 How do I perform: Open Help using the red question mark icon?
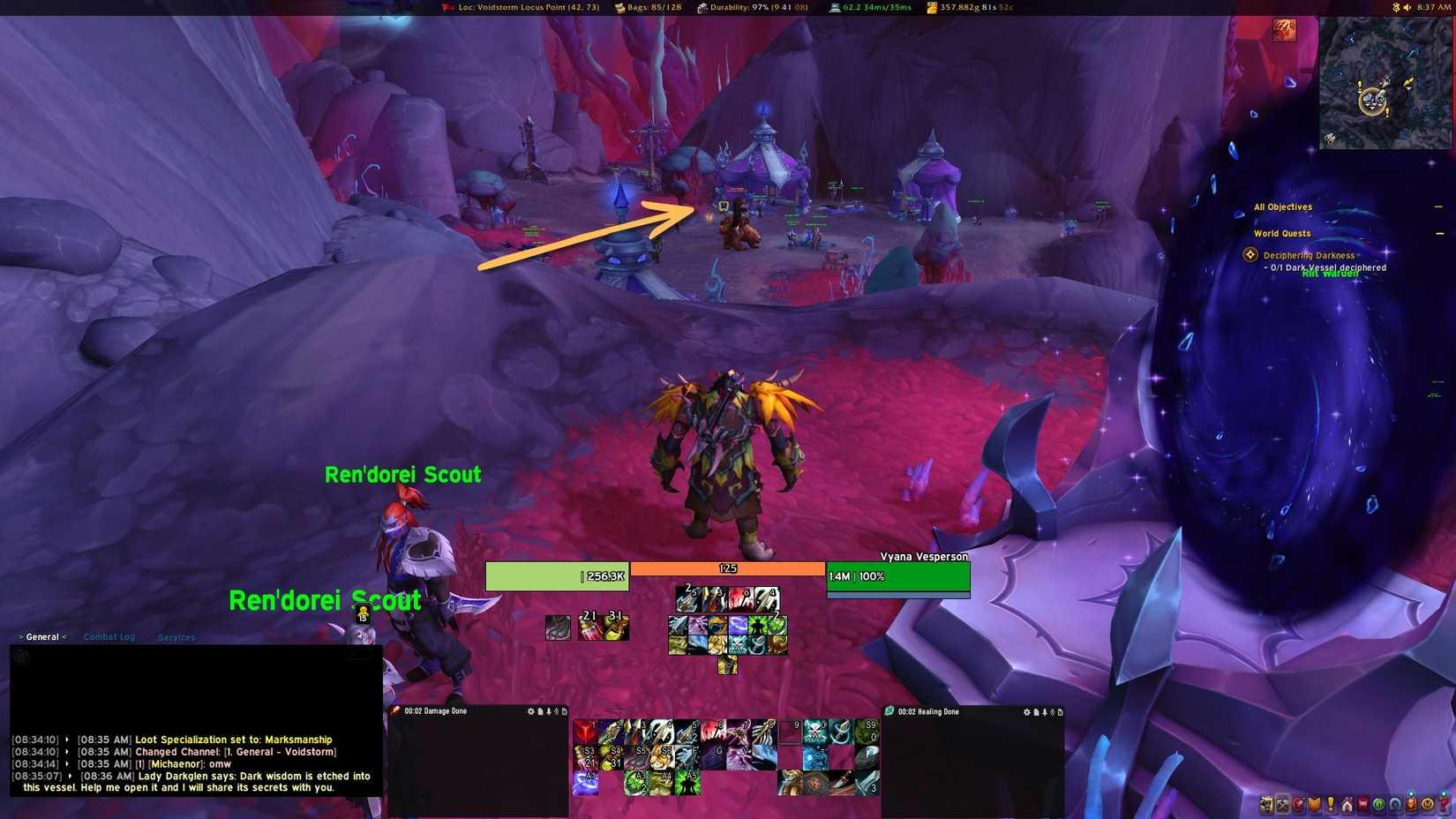(x=1443, y=805)
